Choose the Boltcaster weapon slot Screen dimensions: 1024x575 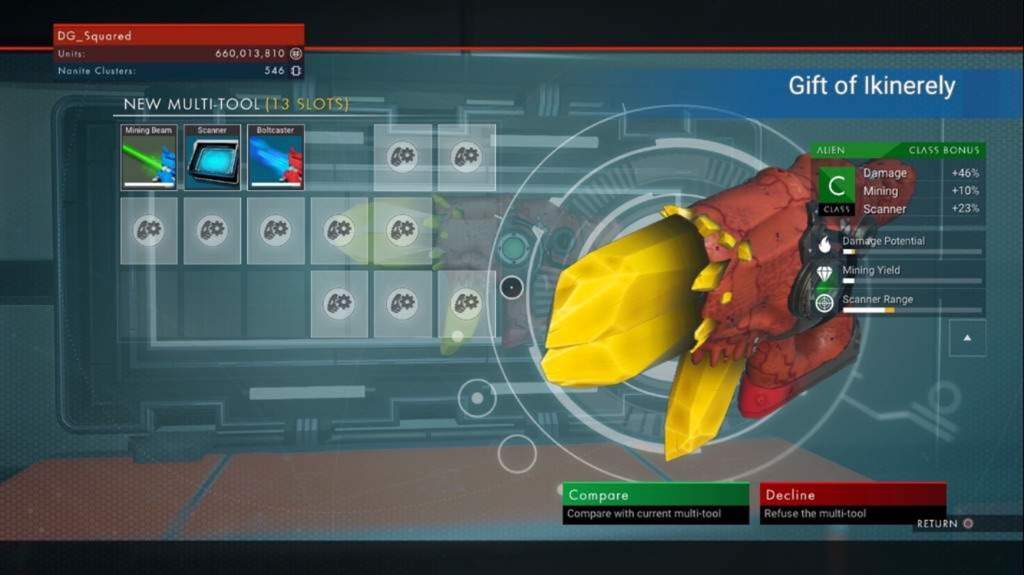click(275, 157)
